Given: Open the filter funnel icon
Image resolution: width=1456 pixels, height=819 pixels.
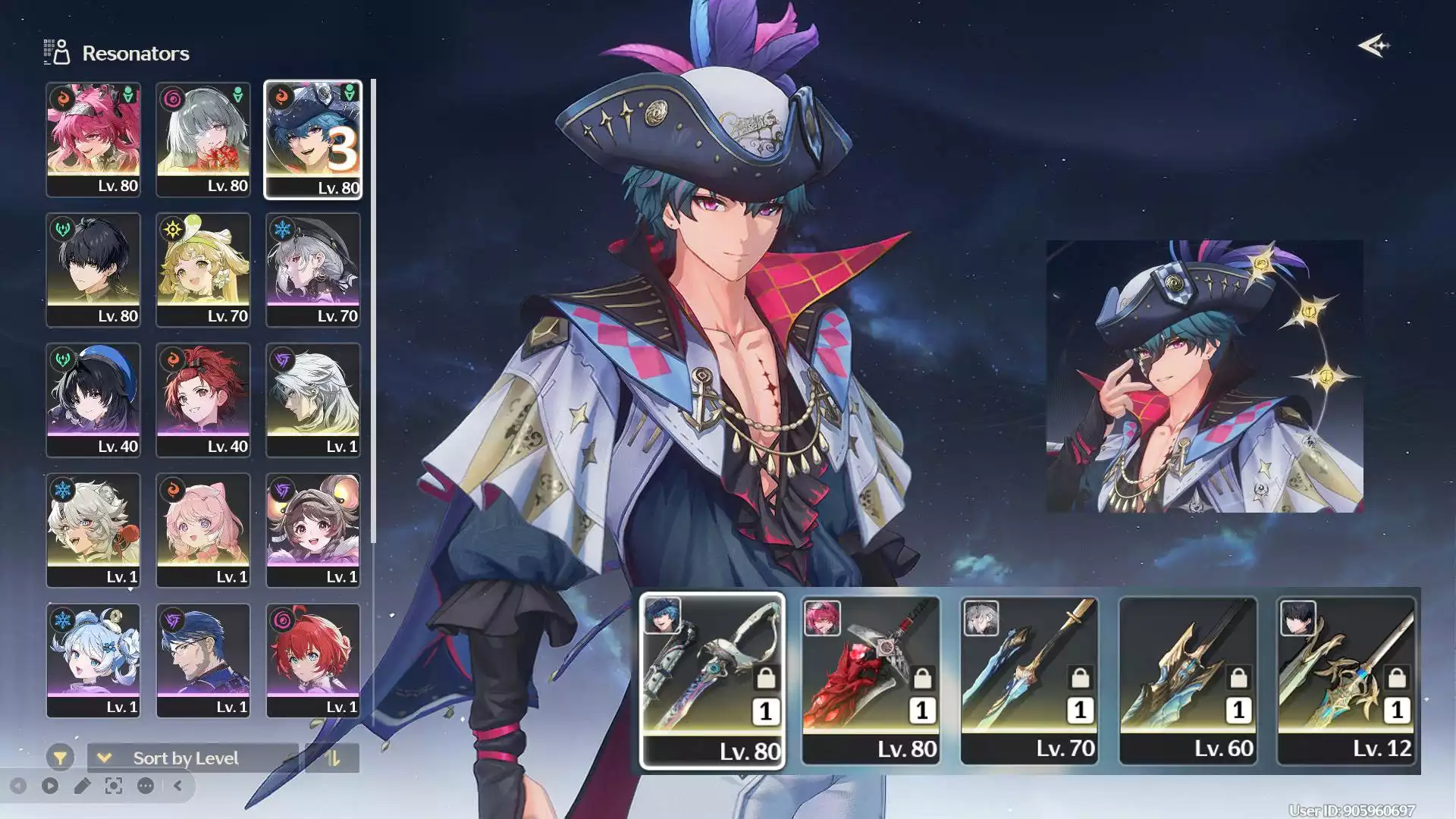Looking at the screenshot, I should click(x=60, y=758).
